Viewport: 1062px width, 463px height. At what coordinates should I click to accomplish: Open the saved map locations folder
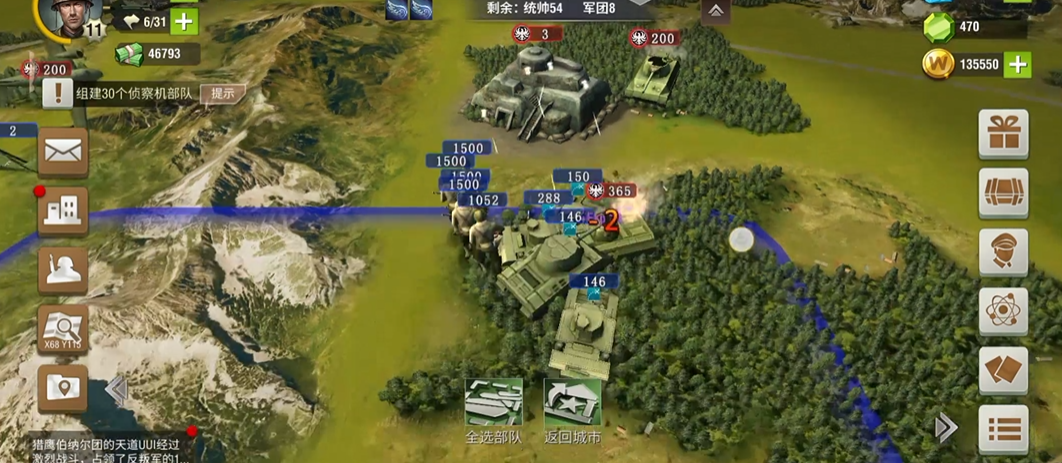(x=62, y=388)
